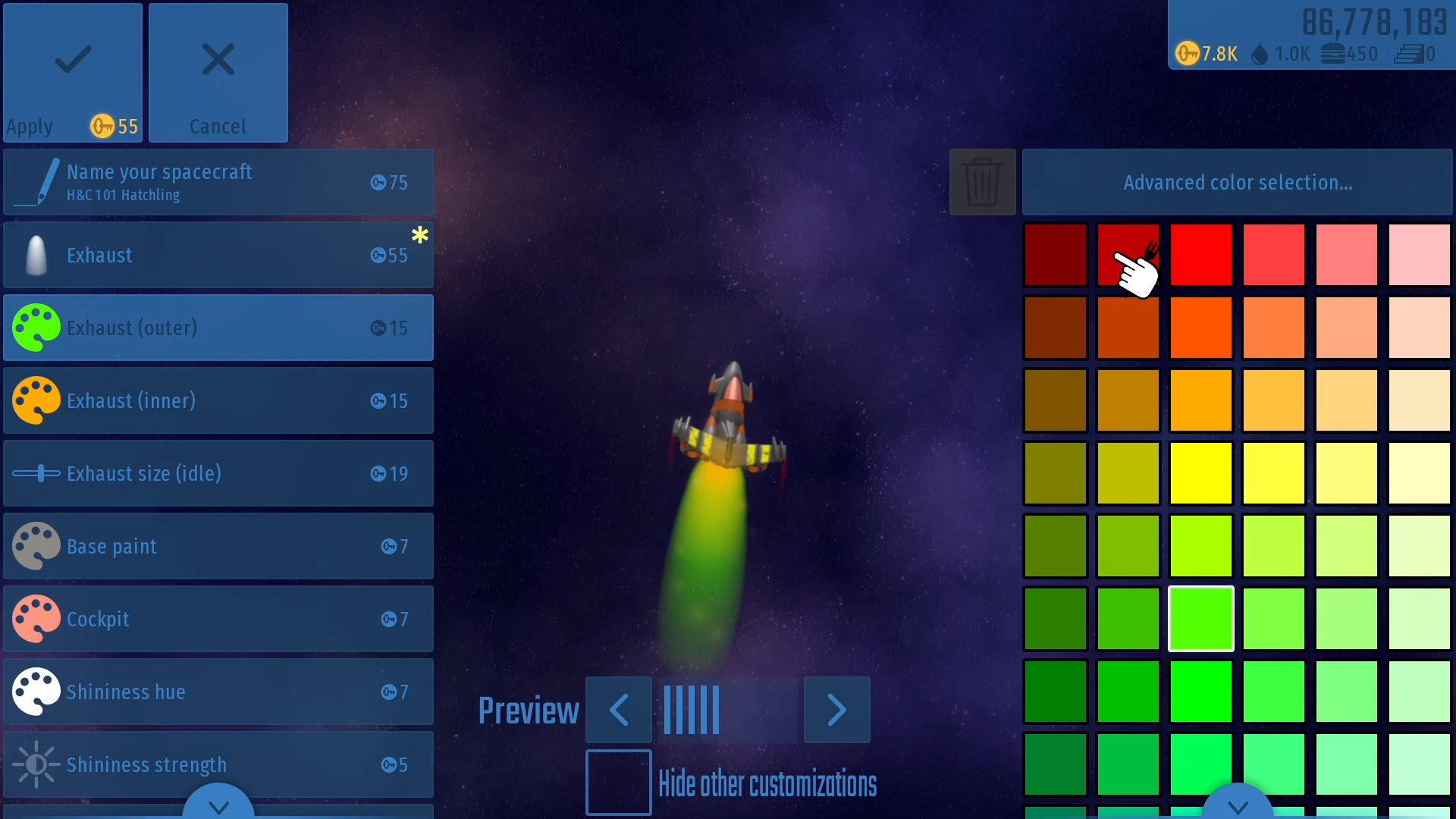Click the trash icon to delete customization
Screen dimensions: 1456x819
pos(983,182)
